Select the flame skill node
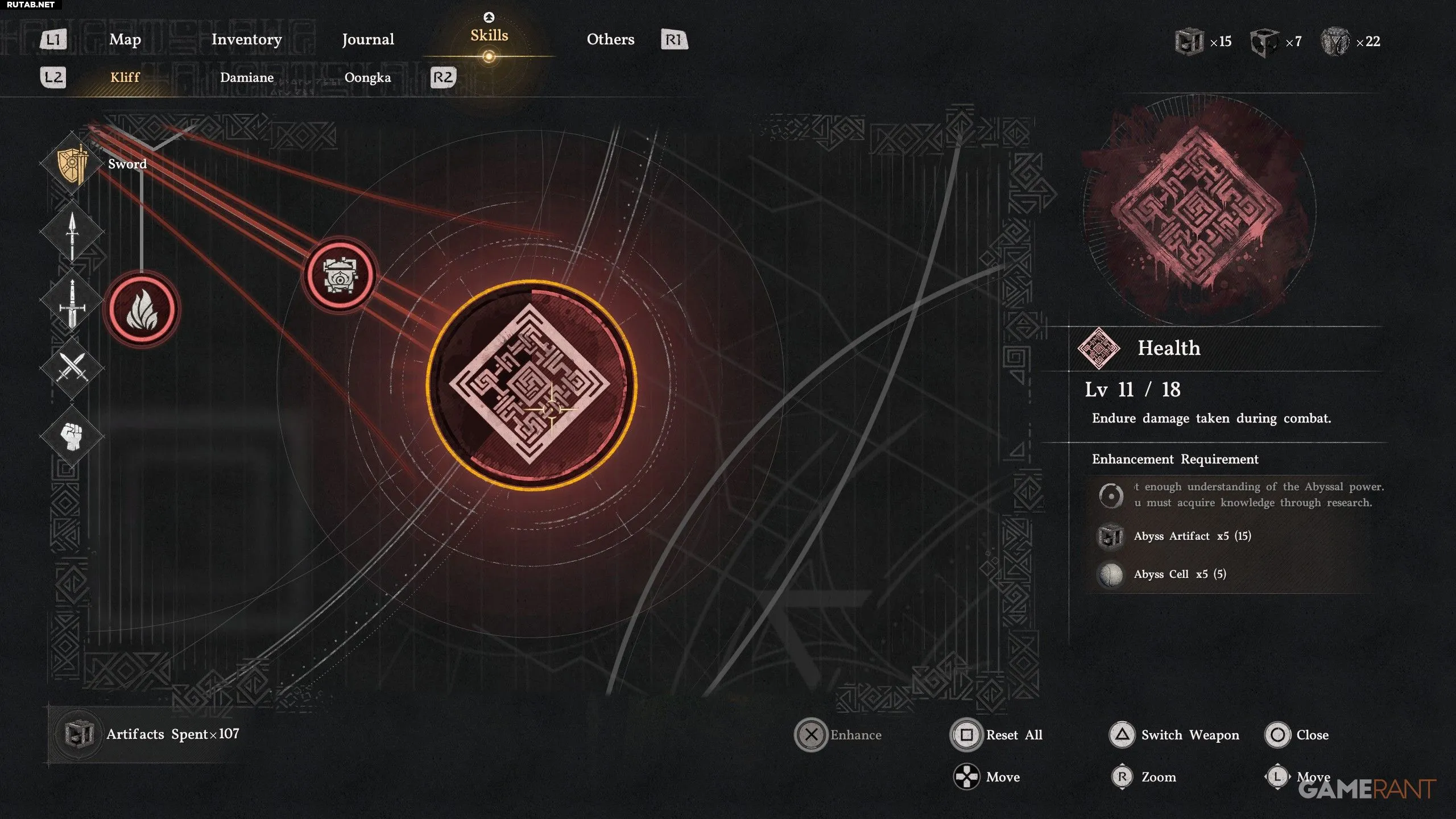Viewport: 1456px width, 819px height. pos(142,310)
